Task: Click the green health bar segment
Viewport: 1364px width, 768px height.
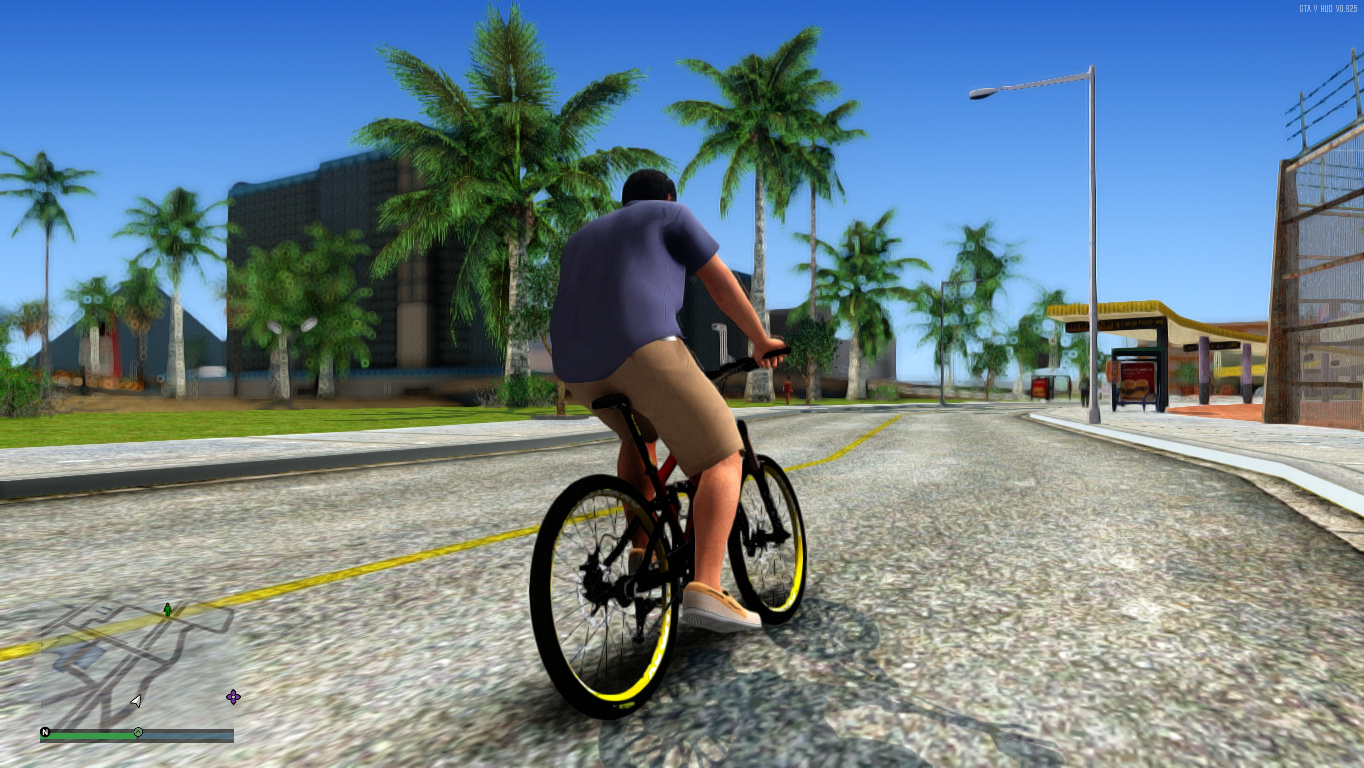Action: (x=90, y=734)
